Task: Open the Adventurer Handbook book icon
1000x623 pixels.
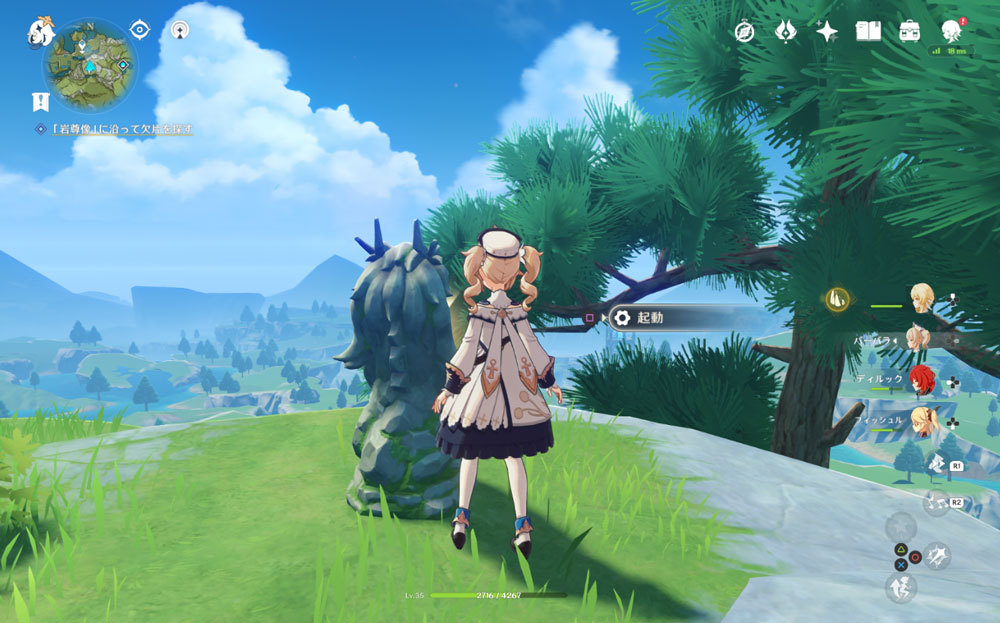Action: pos(868,31)
